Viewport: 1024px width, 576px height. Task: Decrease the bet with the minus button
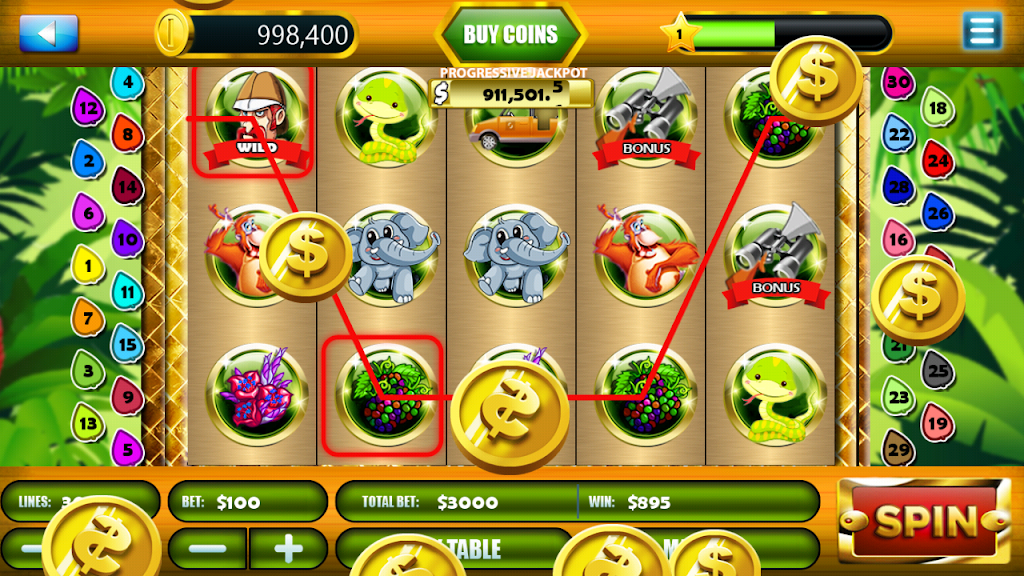(x=208, y=548)
